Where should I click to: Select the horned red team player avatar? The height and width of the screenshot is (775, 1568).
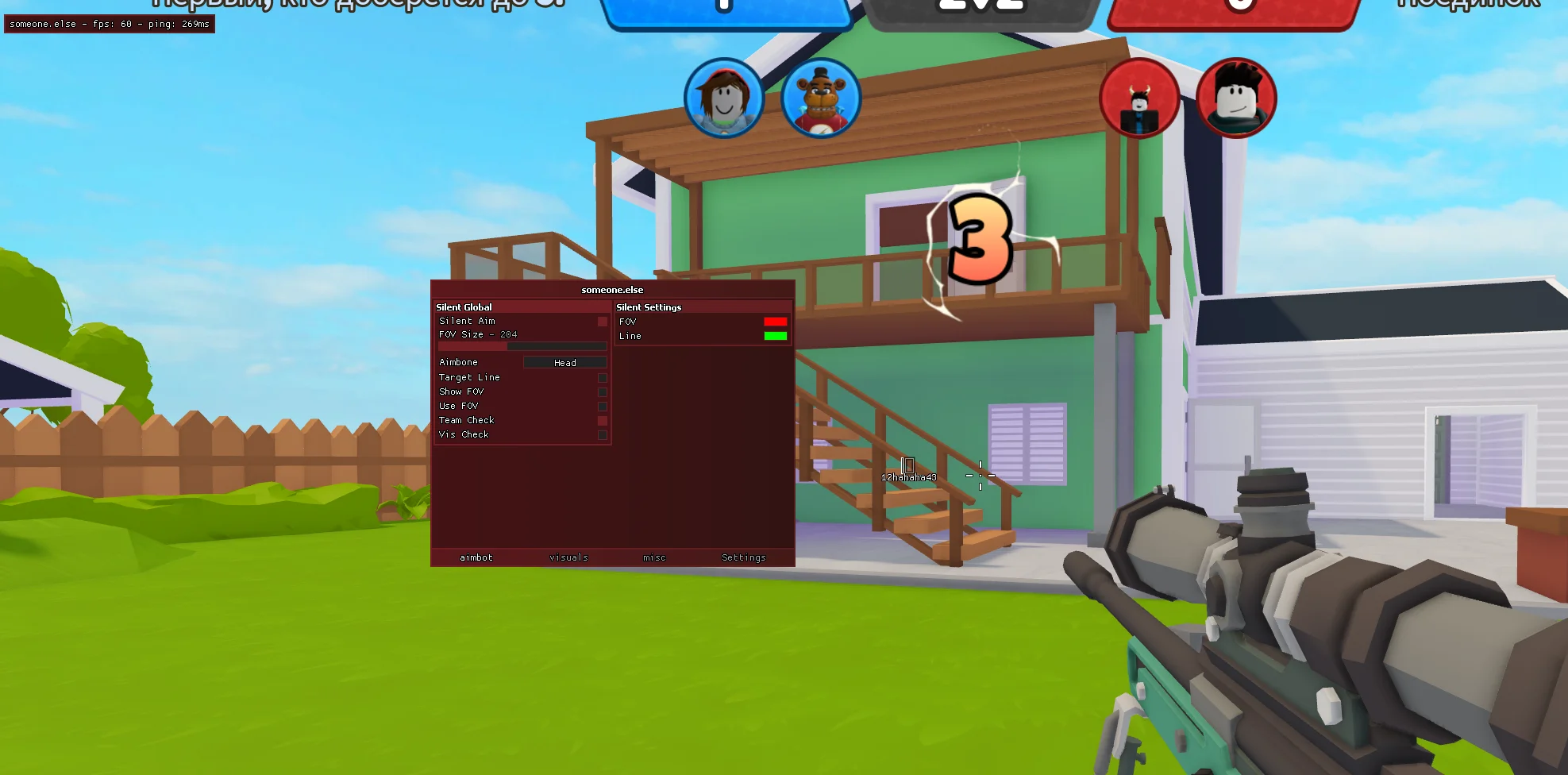tap(1139, 98)
